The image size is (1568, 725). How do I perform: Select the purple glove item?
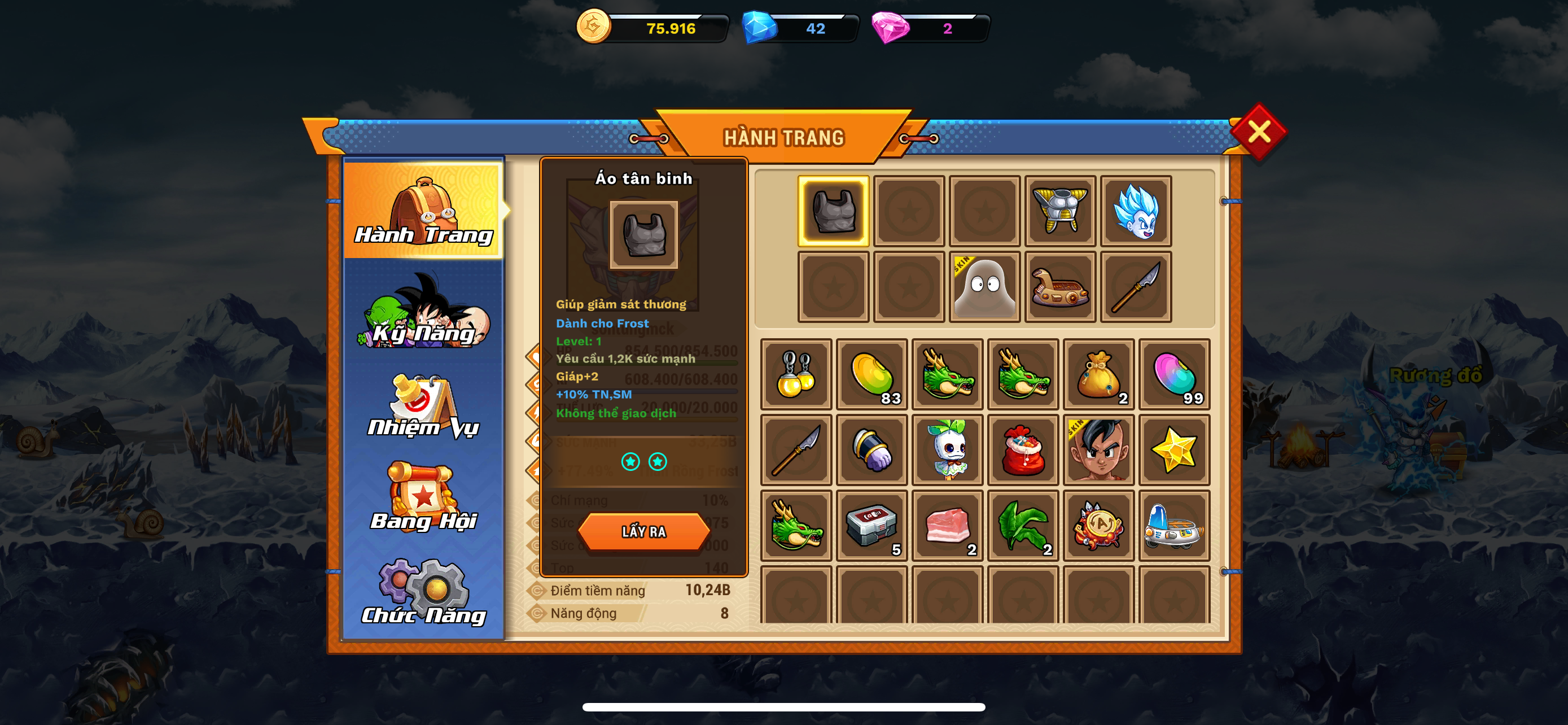point(871,450)
